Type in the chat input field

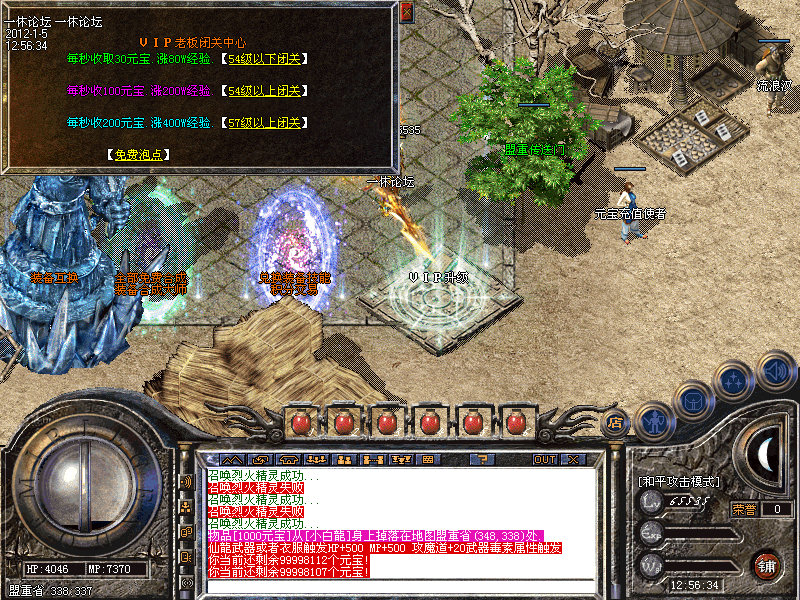click(x=400, y=585)
